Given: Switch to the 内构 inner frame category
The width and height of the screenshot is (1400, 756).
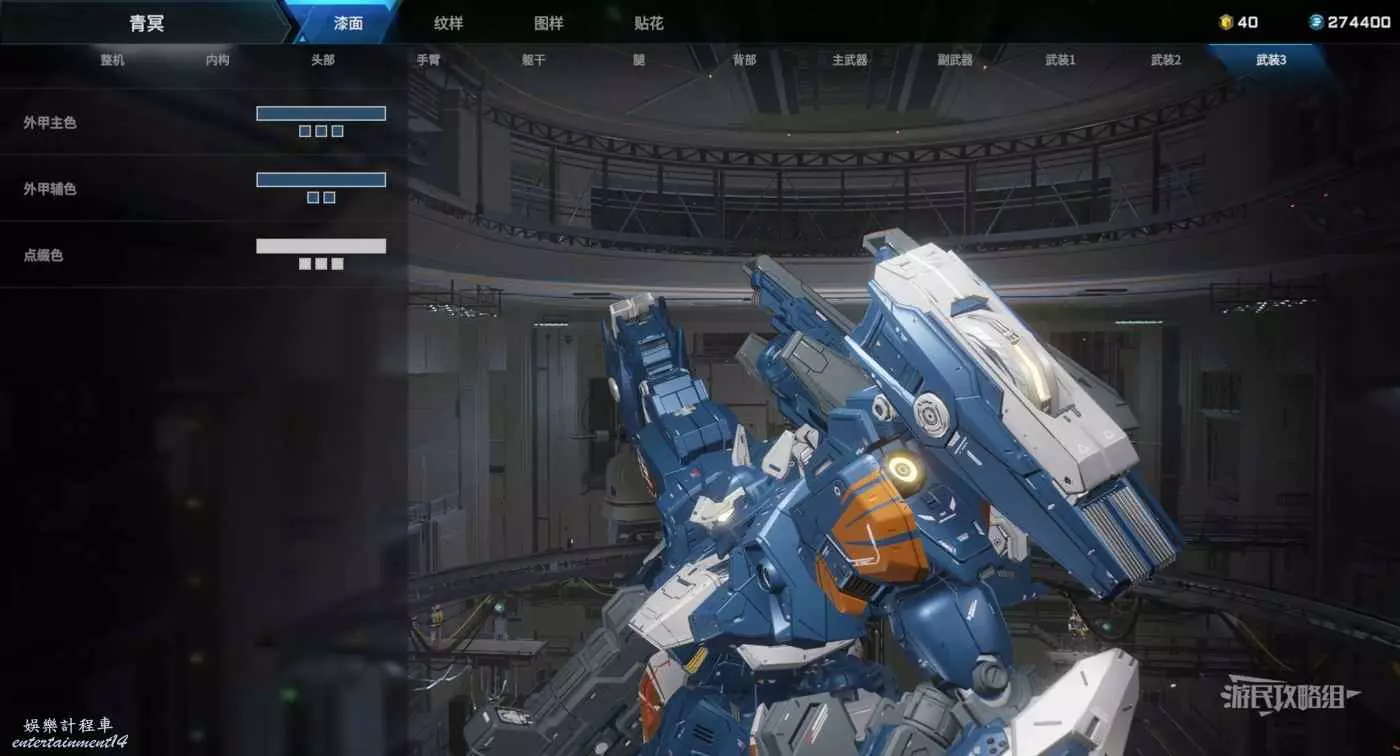Looking at the screenshot, I should 217,60.
